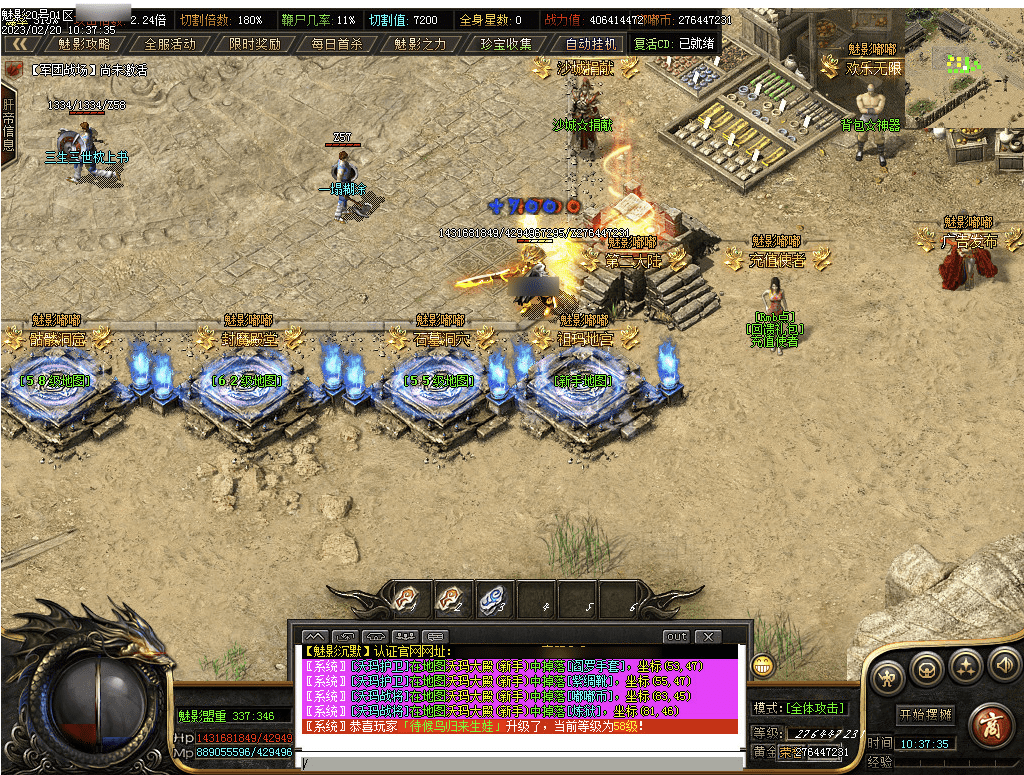Toggle the sound speaker button

click(x=1003, y=663)
